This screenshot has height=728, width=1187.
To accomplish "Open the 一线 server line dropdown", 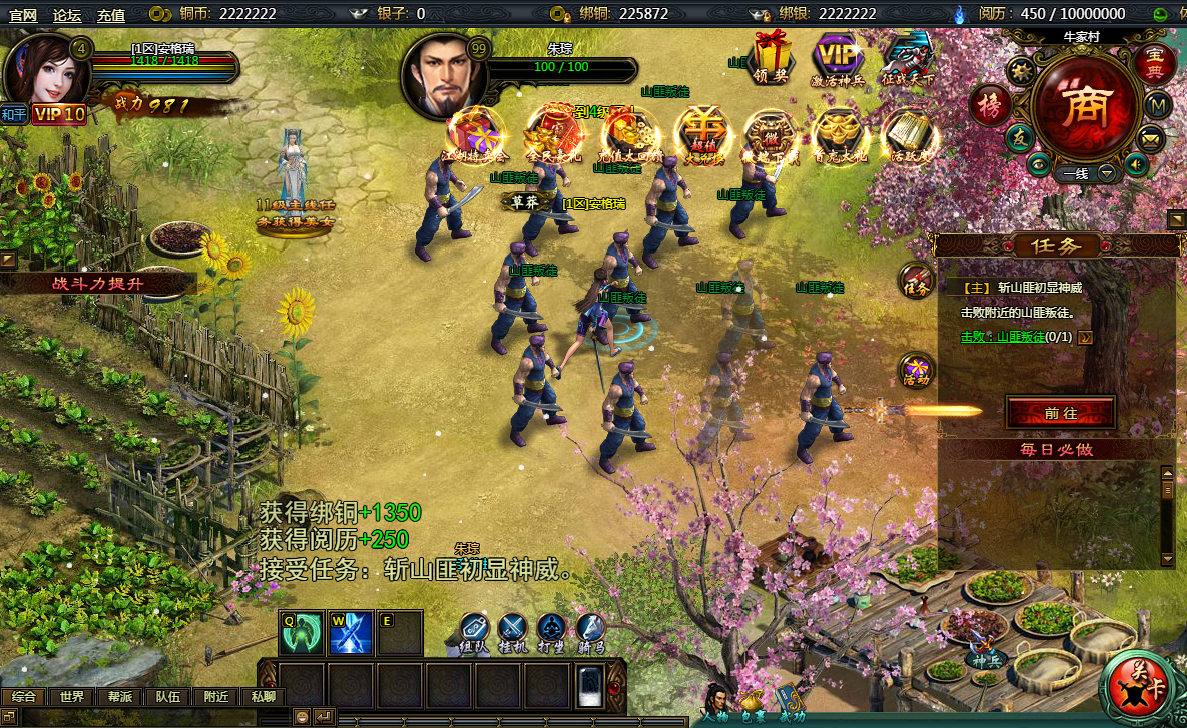I will pyautogui.click(x=1107, y=173).
